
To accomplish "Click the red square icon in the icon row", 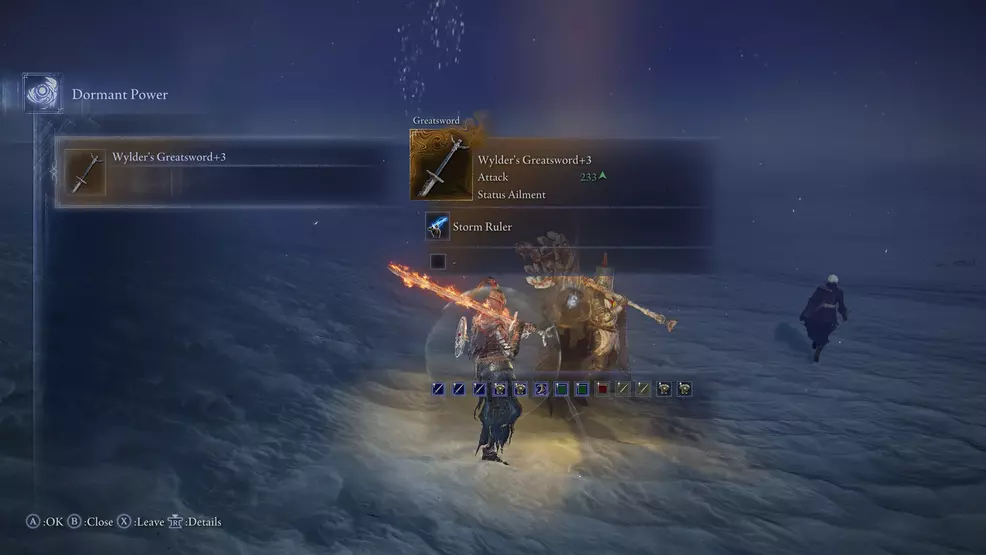I will coord(602,389).
